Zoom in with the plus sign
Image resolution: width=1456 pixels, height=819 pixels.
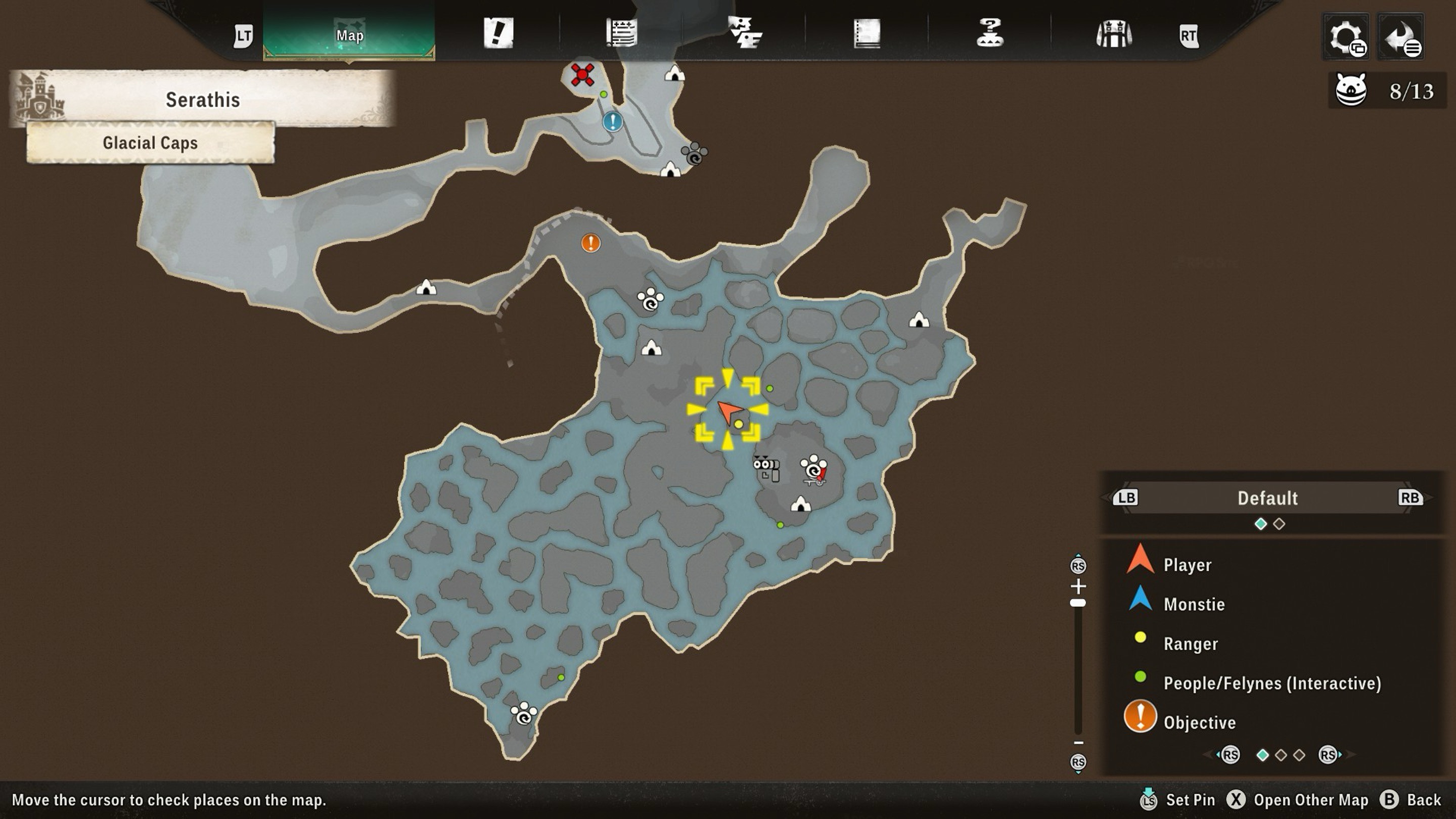tap(1078, 585)
